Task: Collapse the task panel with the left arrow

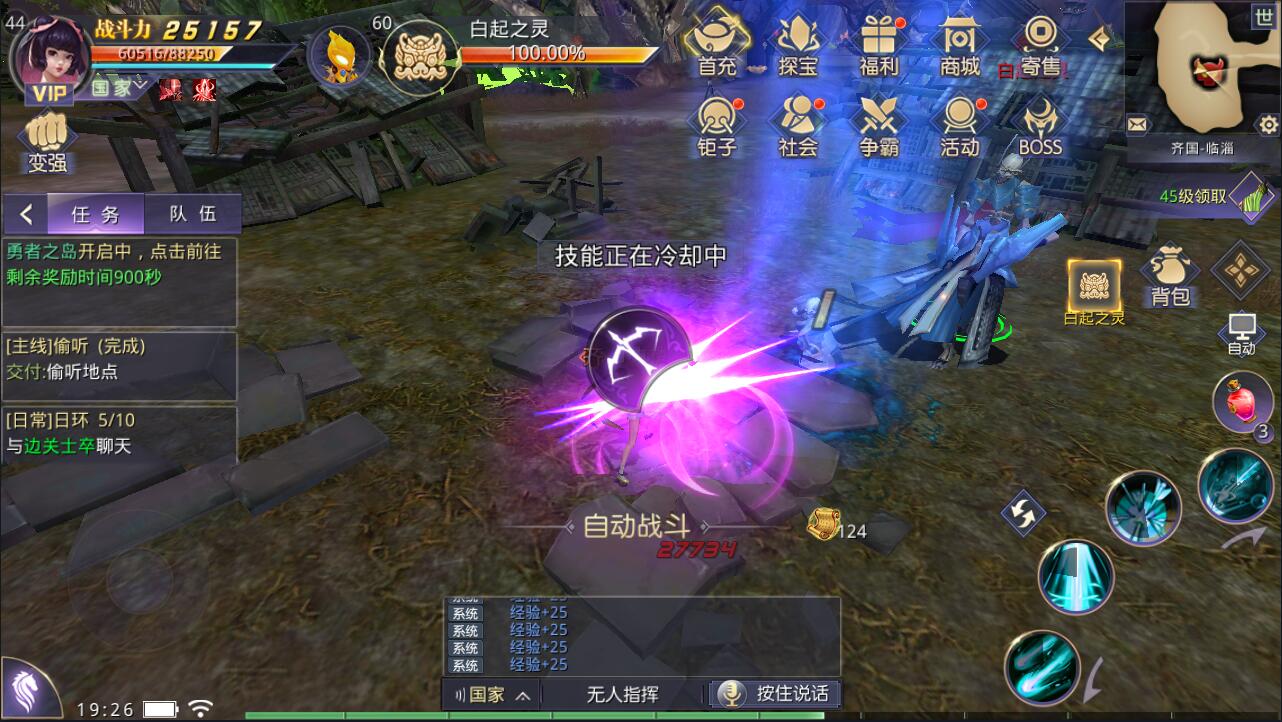Action: point(24,212)
